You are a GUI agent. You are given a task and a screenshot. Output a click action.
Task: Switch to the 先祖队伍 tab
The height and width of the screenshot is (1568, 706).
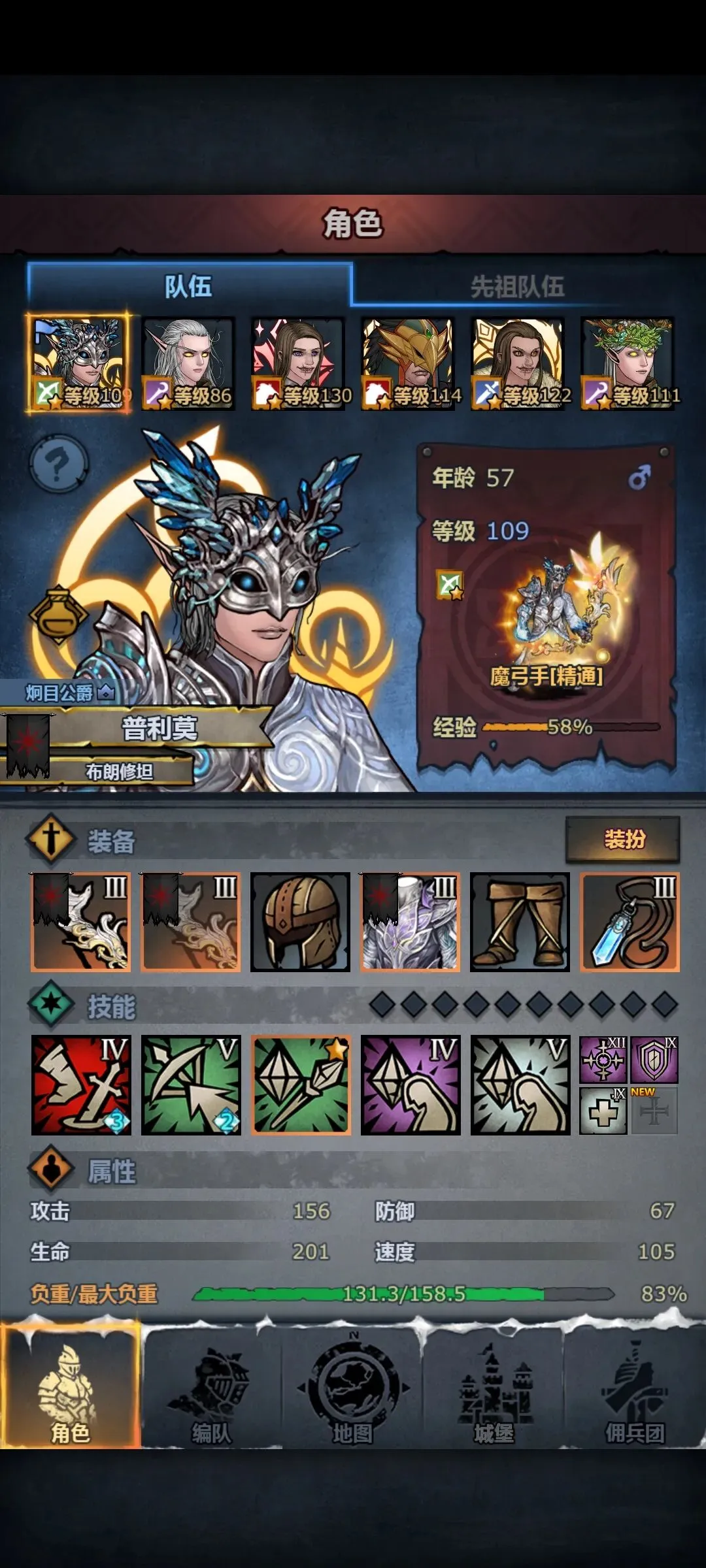[517, 286]
